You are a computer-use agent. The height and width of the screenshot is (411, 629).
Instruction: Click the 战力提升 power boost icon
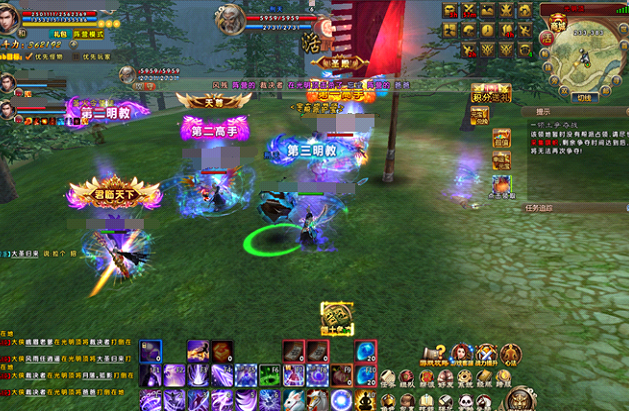click(486, 352)
